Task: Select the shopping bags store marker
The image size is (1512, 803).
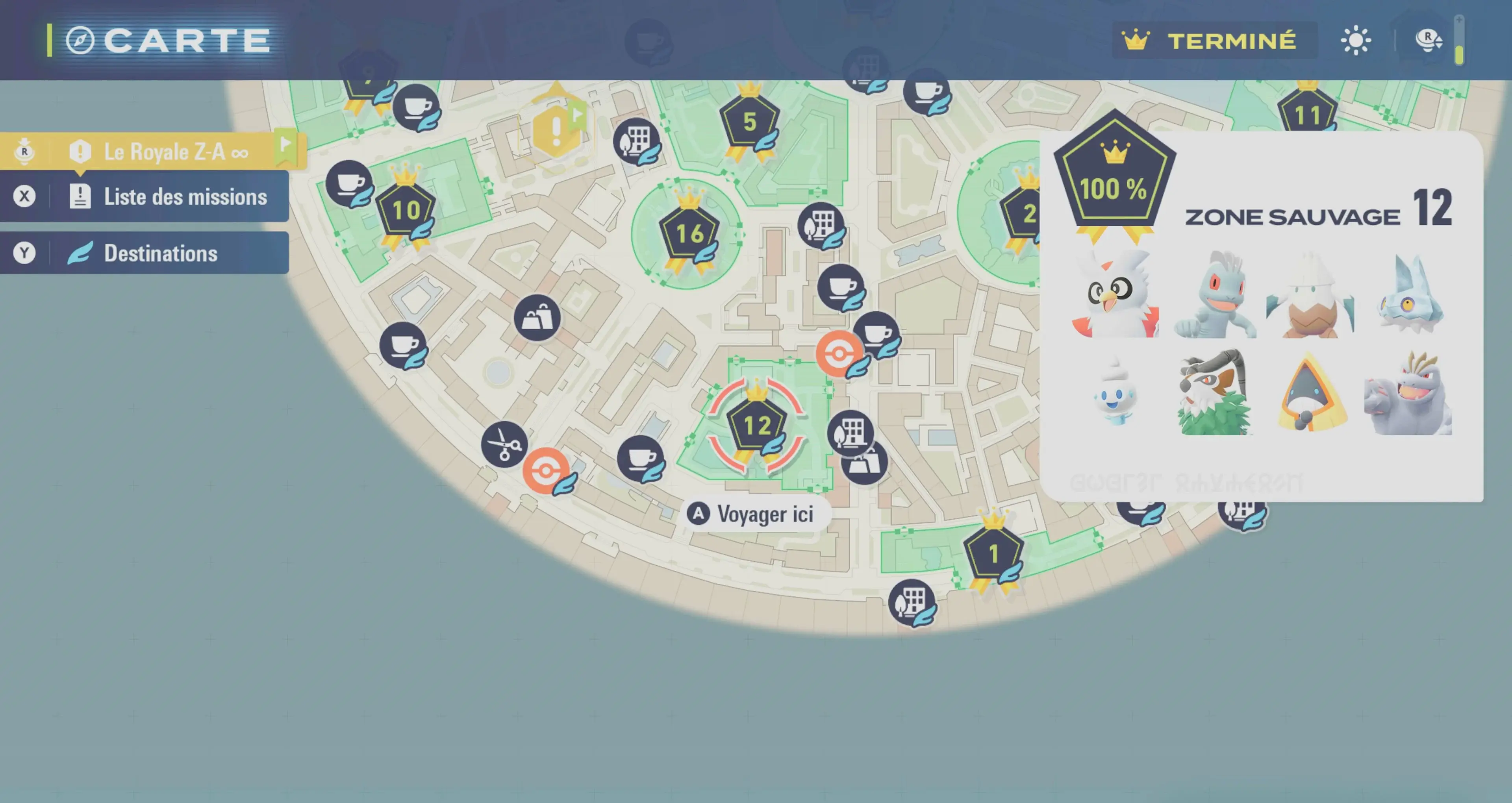Action: (x=536, y=319)
